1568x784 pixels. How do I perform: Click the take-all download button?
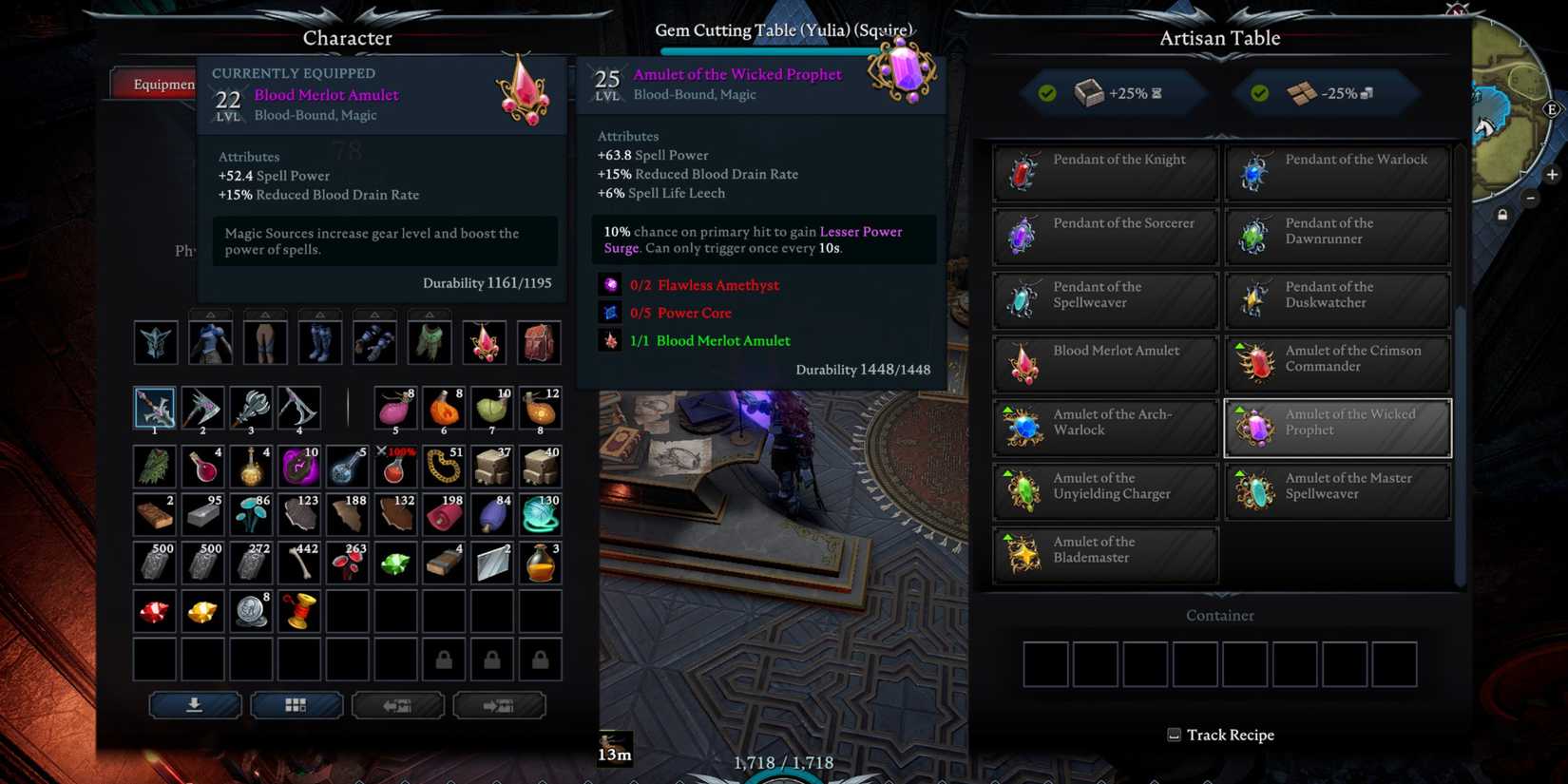[x=194, y=704]
